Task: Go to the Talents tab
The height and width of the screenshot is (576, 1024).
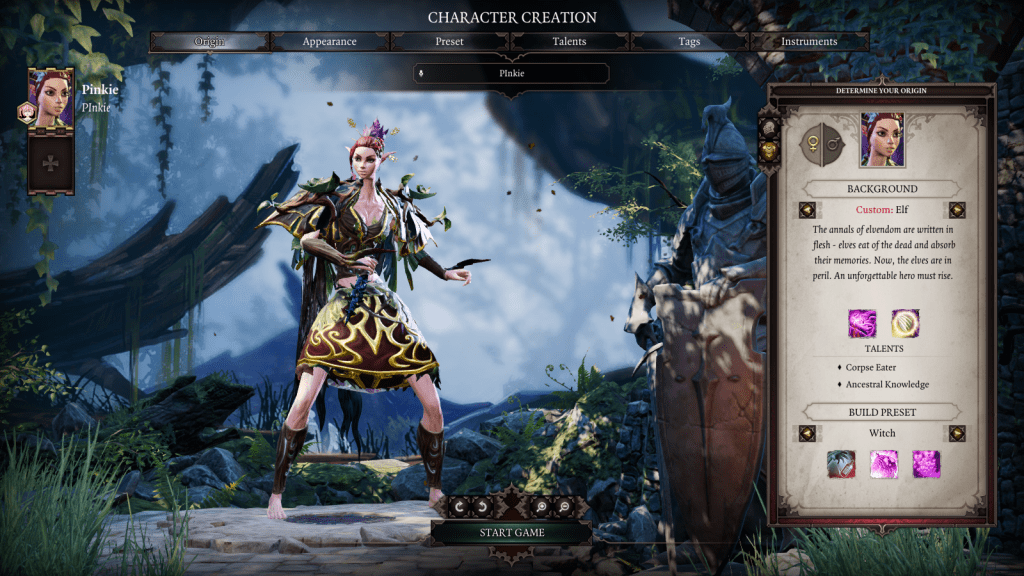Action: pyautogui.click(x=569, y=42)
